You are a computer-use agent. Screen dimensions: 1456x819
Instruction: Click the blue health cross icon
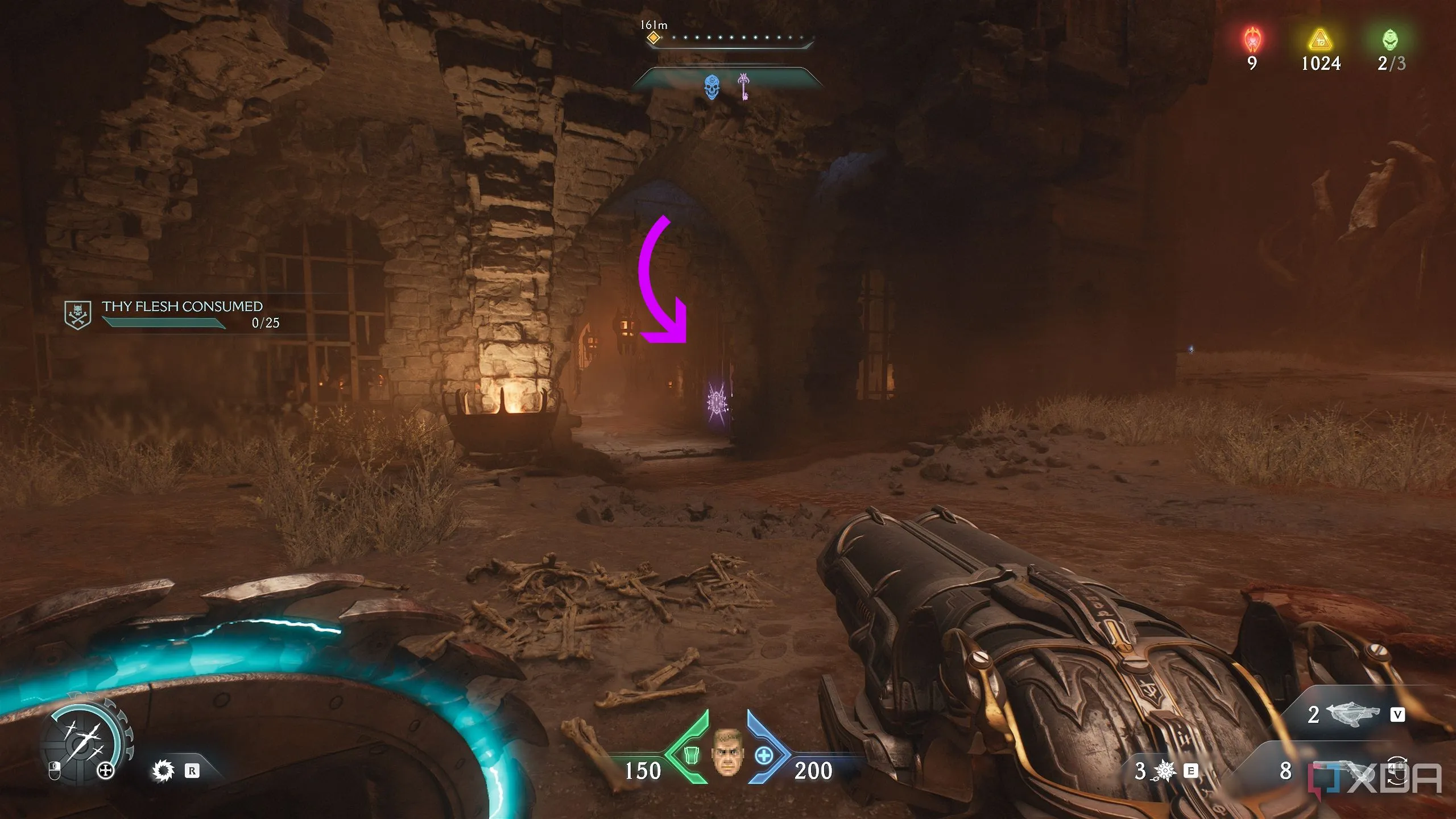click(764, 756)
